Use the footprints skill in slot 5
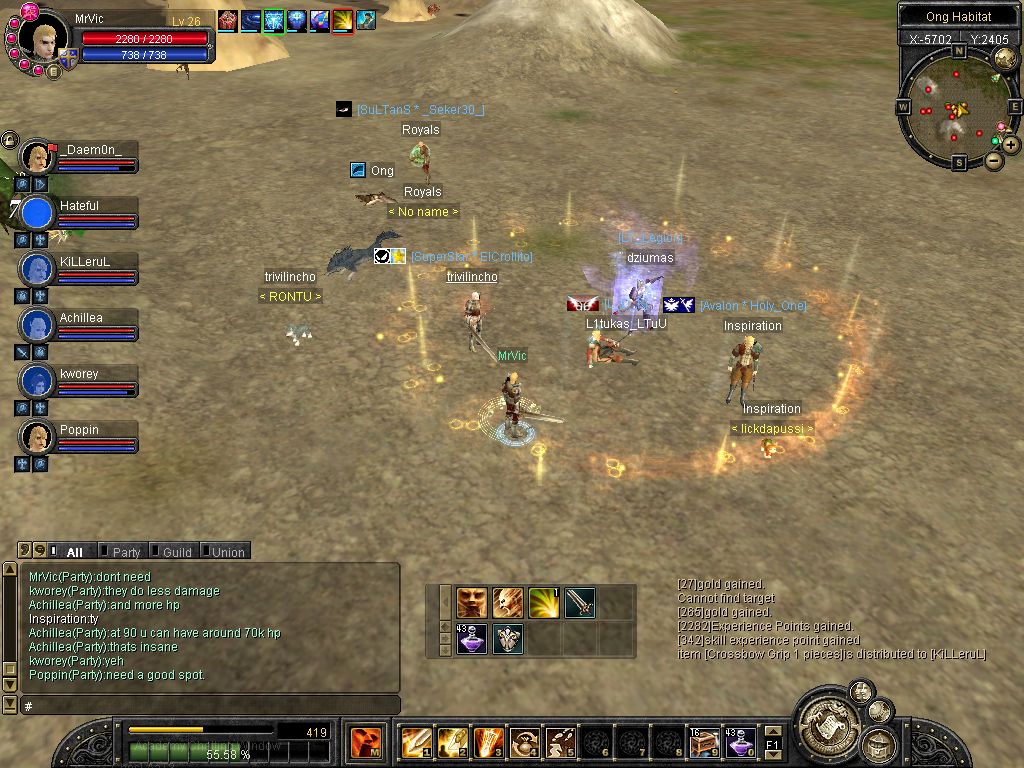The image size is (1024, 768). (560, 742)
